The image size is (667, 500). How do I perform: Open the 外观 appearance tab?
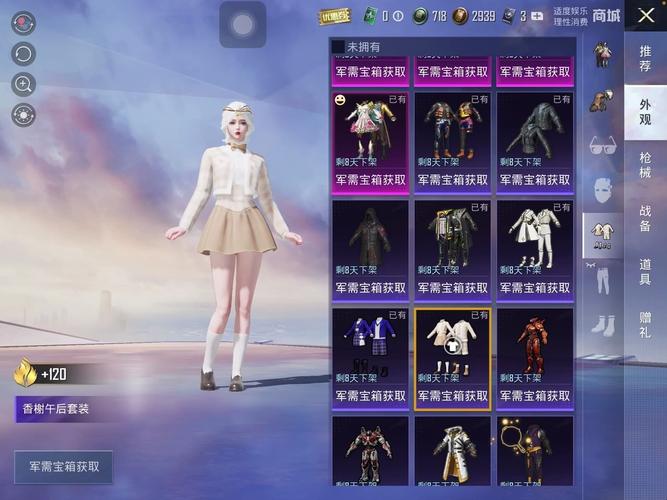pyautogui.click(x=645, y=112)
